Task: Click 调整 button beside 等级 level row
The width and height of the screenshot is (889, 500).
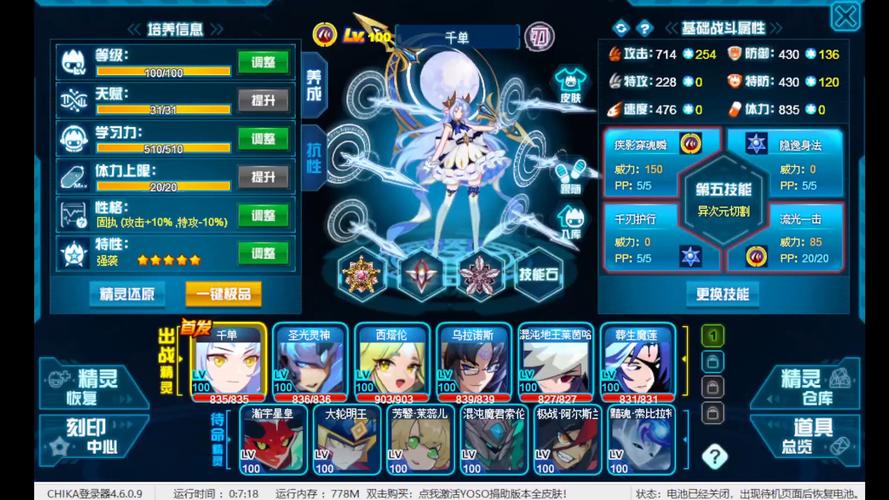Action: tap(263, 62)
